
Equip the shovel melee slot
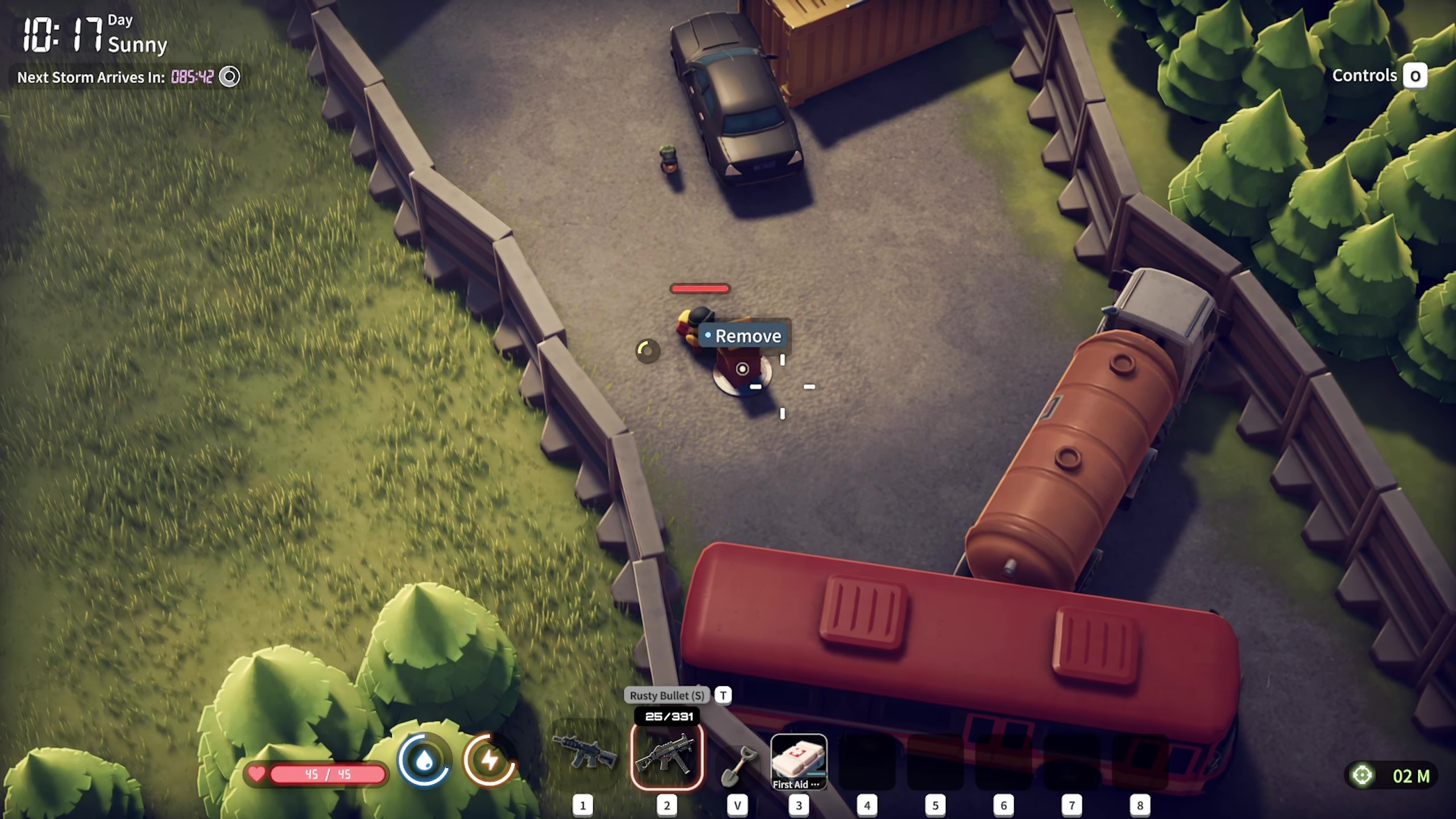[x=737, y=765]
